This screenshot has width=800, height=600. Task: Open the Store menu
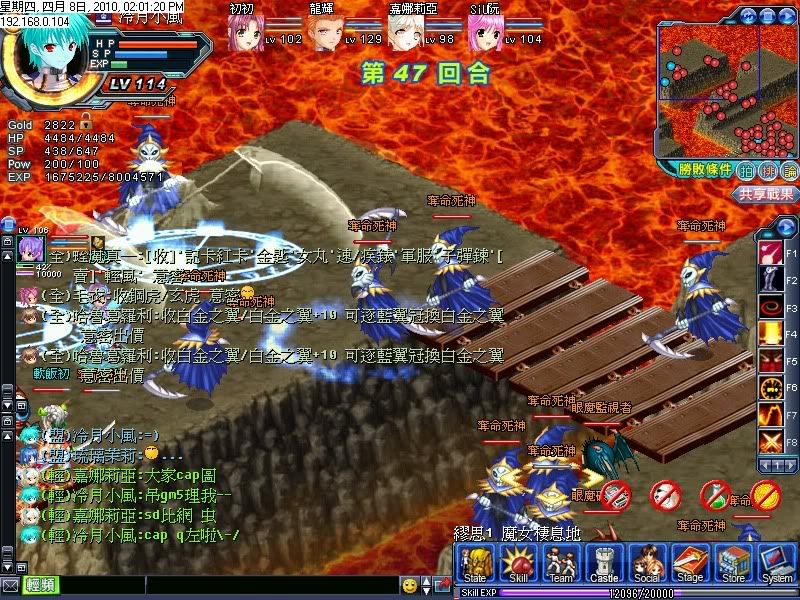click(x=734, y=565)
